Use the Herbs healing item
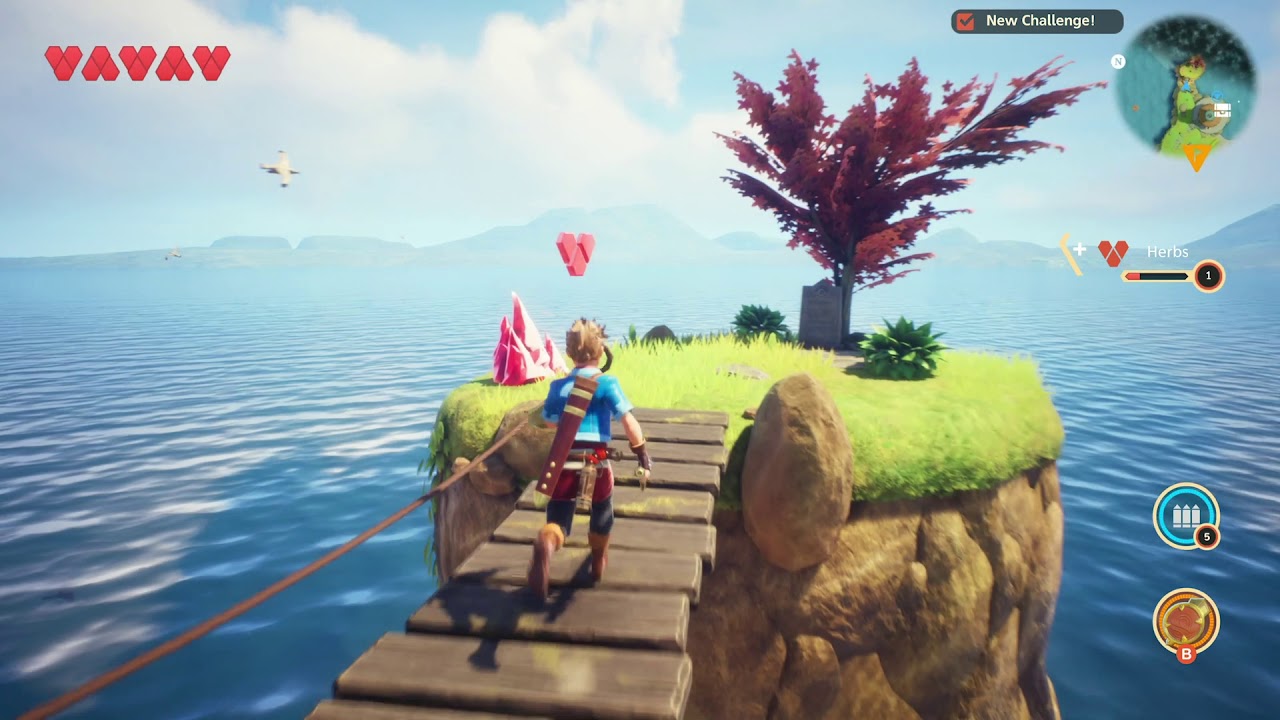 click(1113, 253)
